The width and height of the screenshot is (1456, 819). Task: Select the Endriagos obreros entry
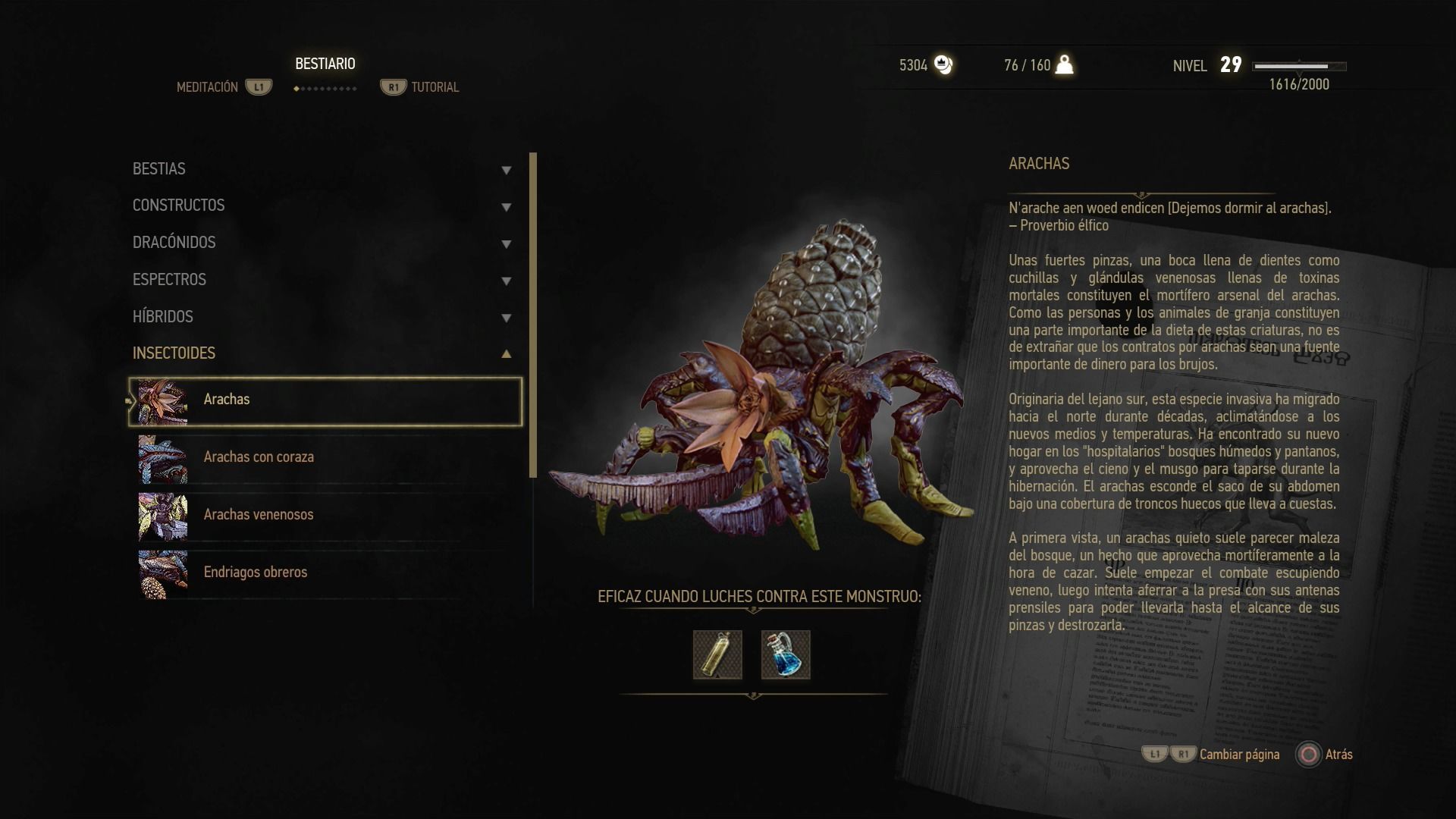tap(326, 573)
